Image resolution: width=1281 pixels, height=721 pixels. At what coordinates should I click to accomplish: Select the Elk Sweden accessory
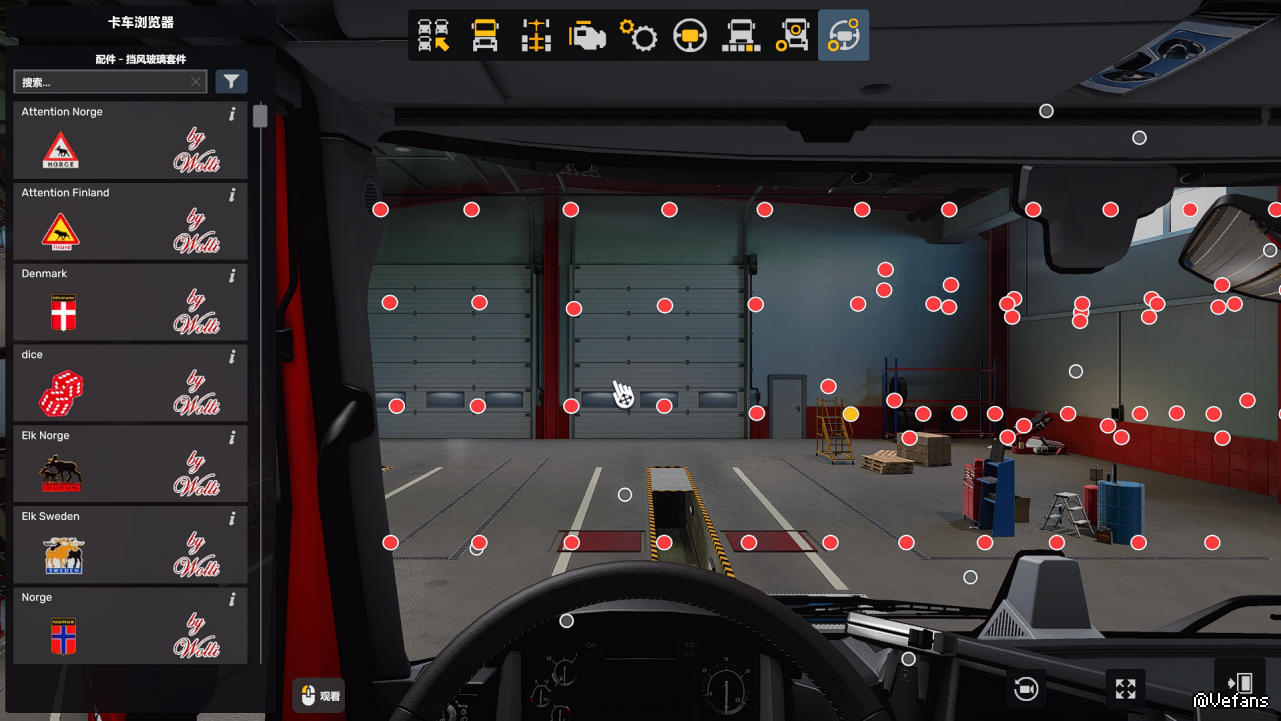[130, 546]
